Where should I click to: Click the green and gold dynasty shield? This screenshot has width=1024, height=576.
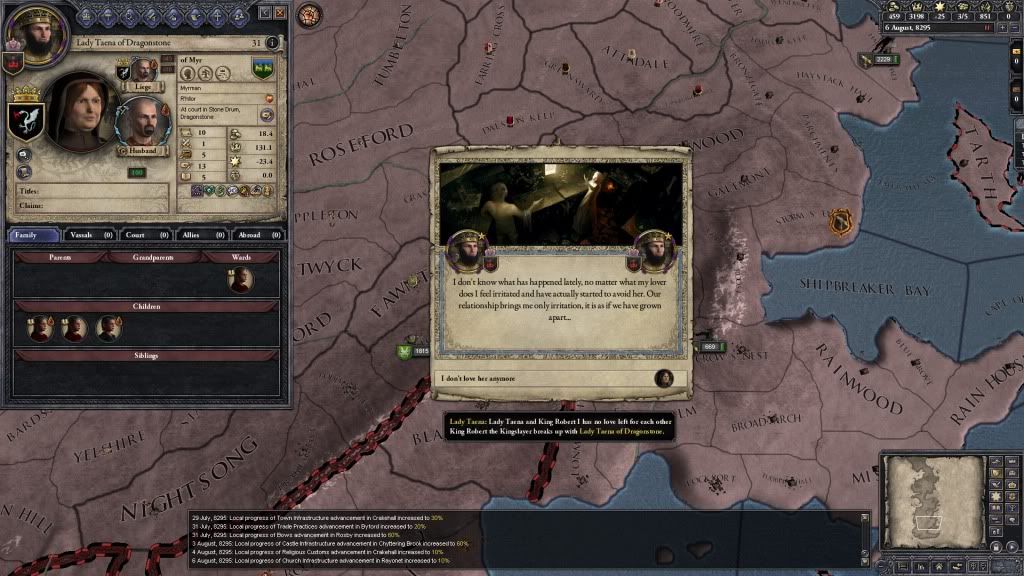[x=264, y=69]
